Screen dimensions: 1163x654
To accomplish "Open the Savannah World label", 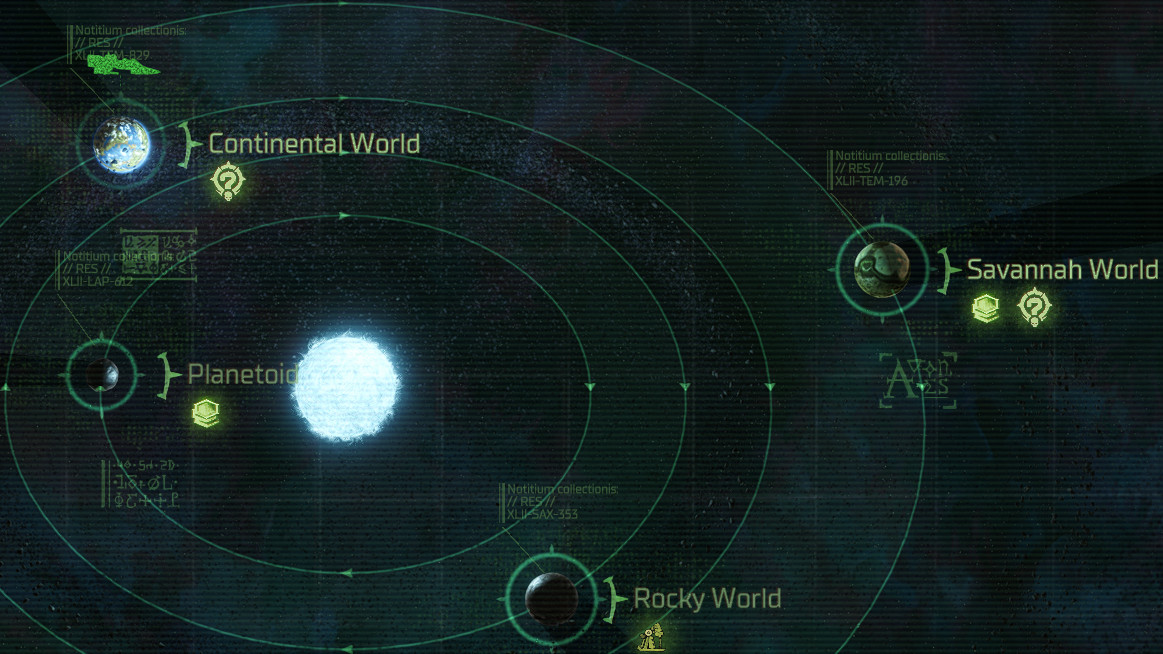I will 1062,270.
